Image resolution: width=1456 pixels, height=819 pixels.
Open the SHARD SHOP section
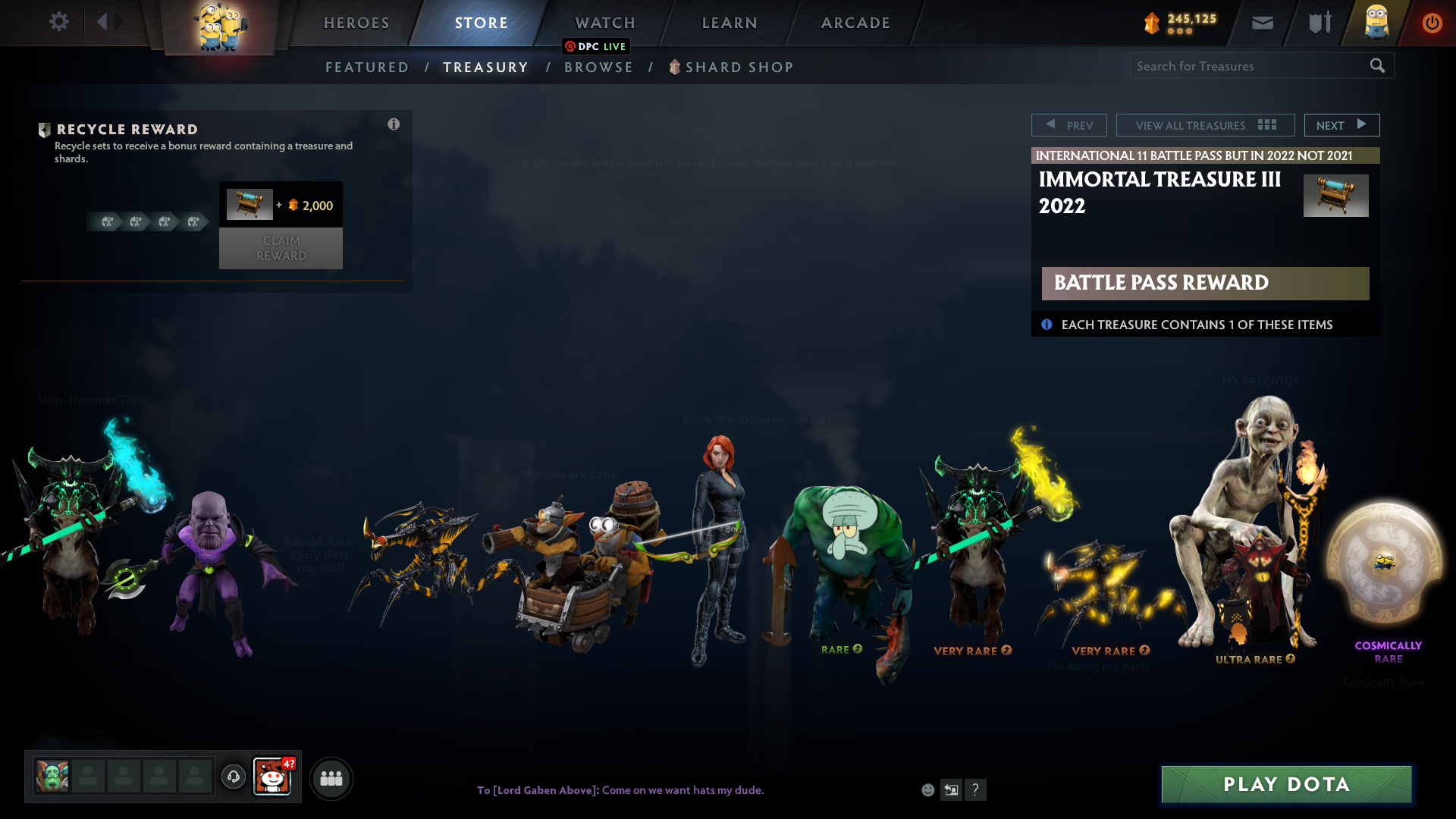[x=738, y=67]
